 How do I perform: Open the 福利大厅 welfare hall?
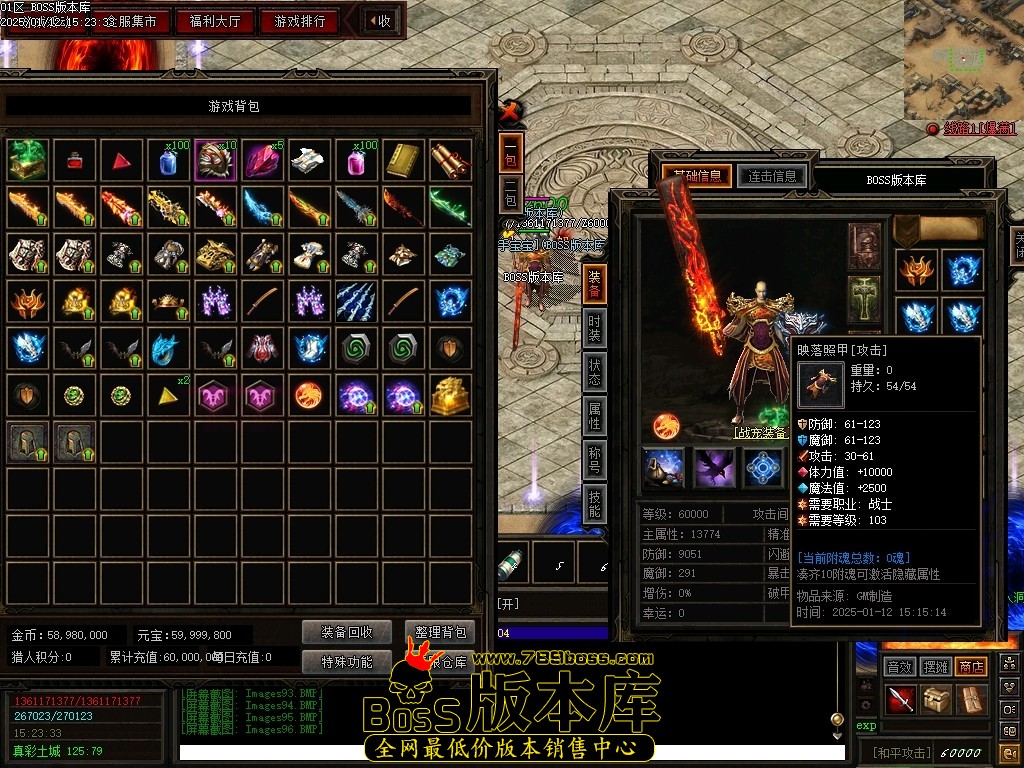216,21
